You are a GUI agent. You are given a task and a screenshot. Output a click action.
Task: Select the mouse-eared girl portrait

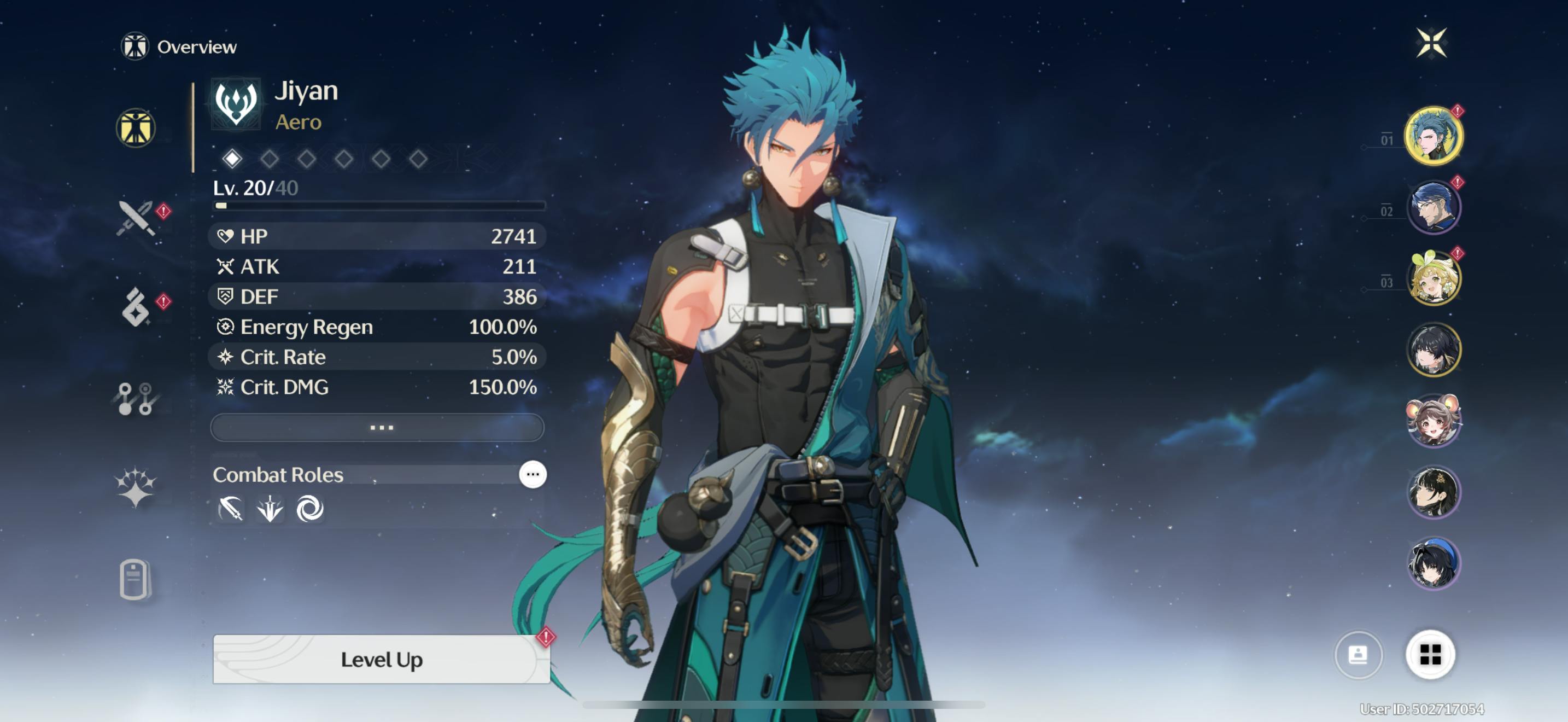pyautogui.click(x=1433, y=420)
